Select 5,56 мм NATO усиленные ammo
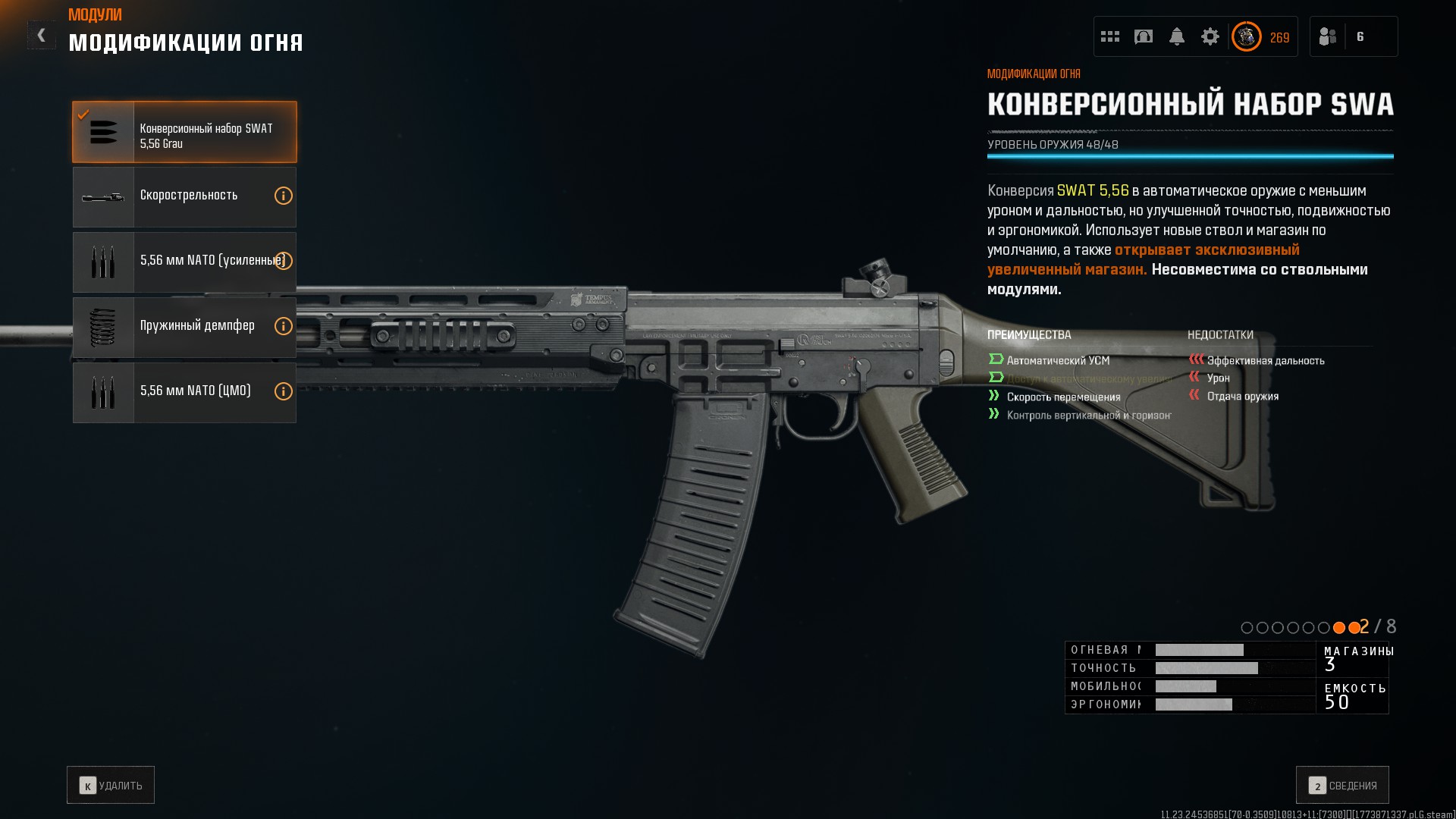Viewport: 1456px width, 819px height. coord(184,262)
